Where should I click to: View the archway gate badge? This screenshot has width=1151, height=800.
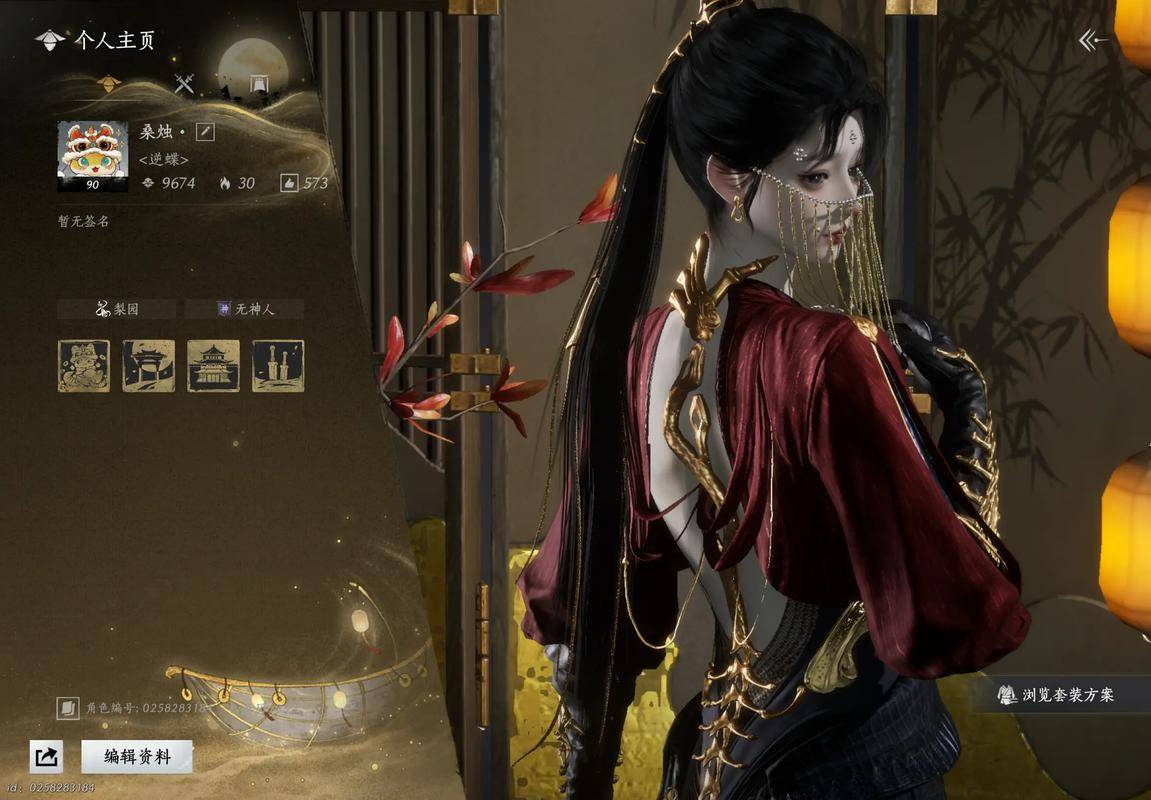pyautogui.click(x=148, y=366)
